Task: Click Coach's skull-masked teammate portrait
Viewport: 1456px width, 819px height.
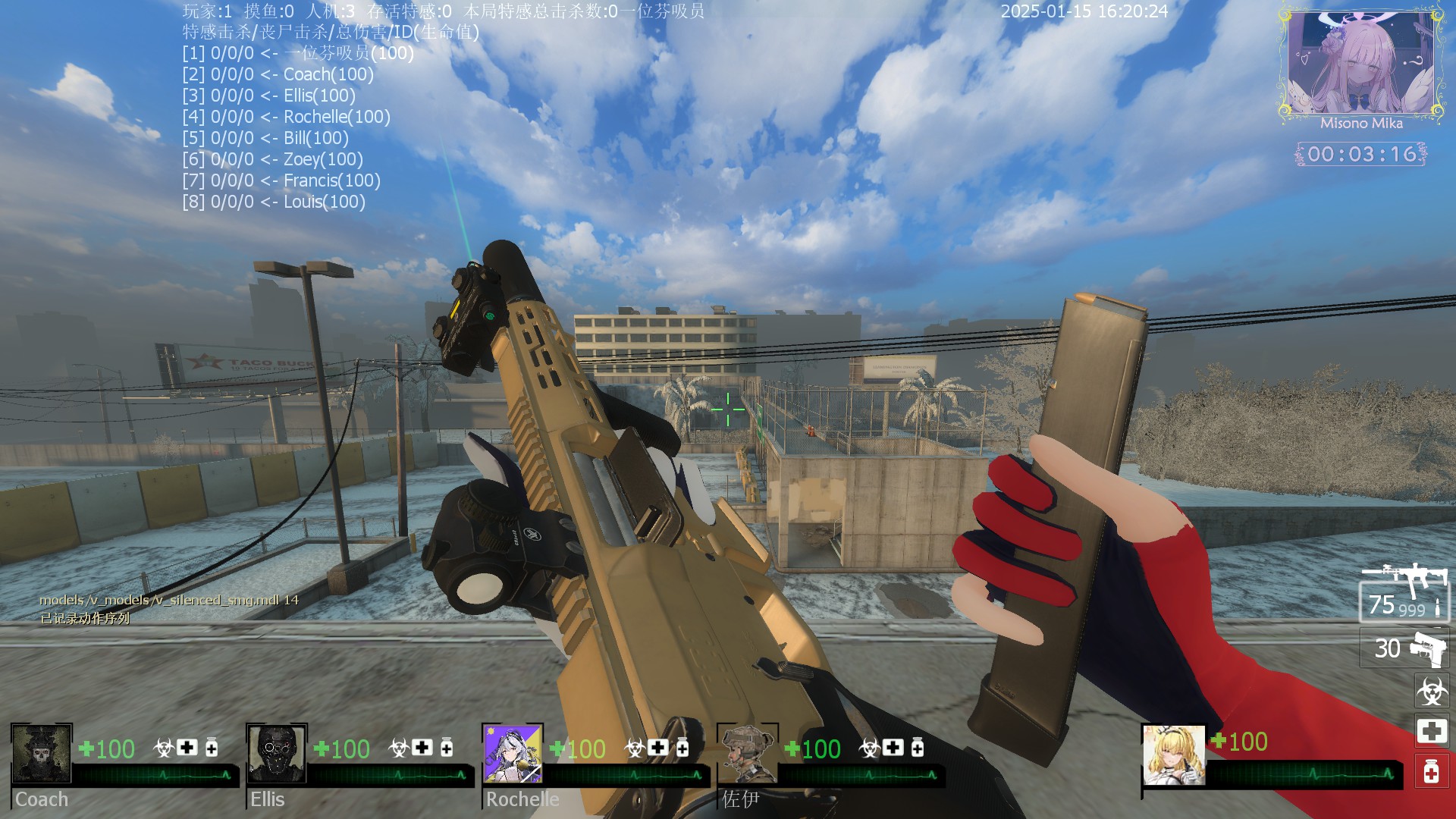Action: click(42, 754)
